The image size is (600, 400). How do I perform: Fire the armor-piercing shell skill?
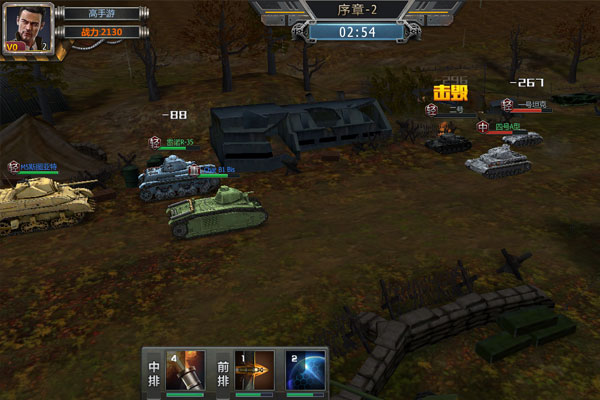254,370
